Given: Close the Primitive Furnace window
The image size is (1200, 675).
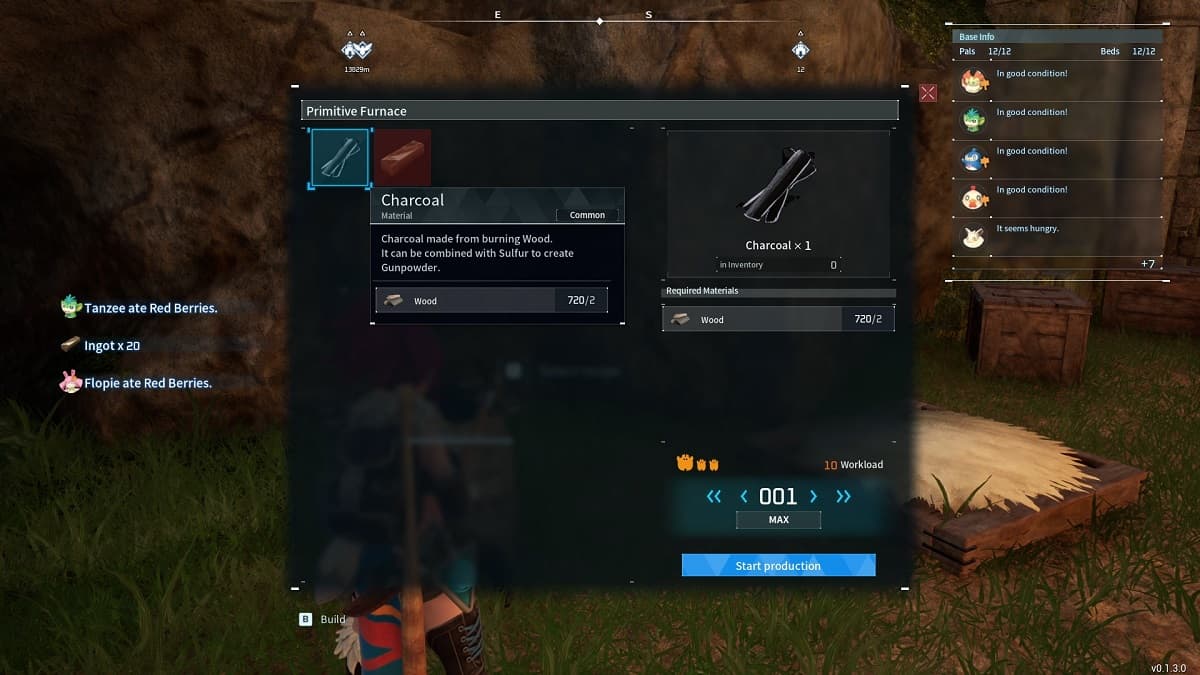Looking at the screenshot, I should click(x=928, y=93).
